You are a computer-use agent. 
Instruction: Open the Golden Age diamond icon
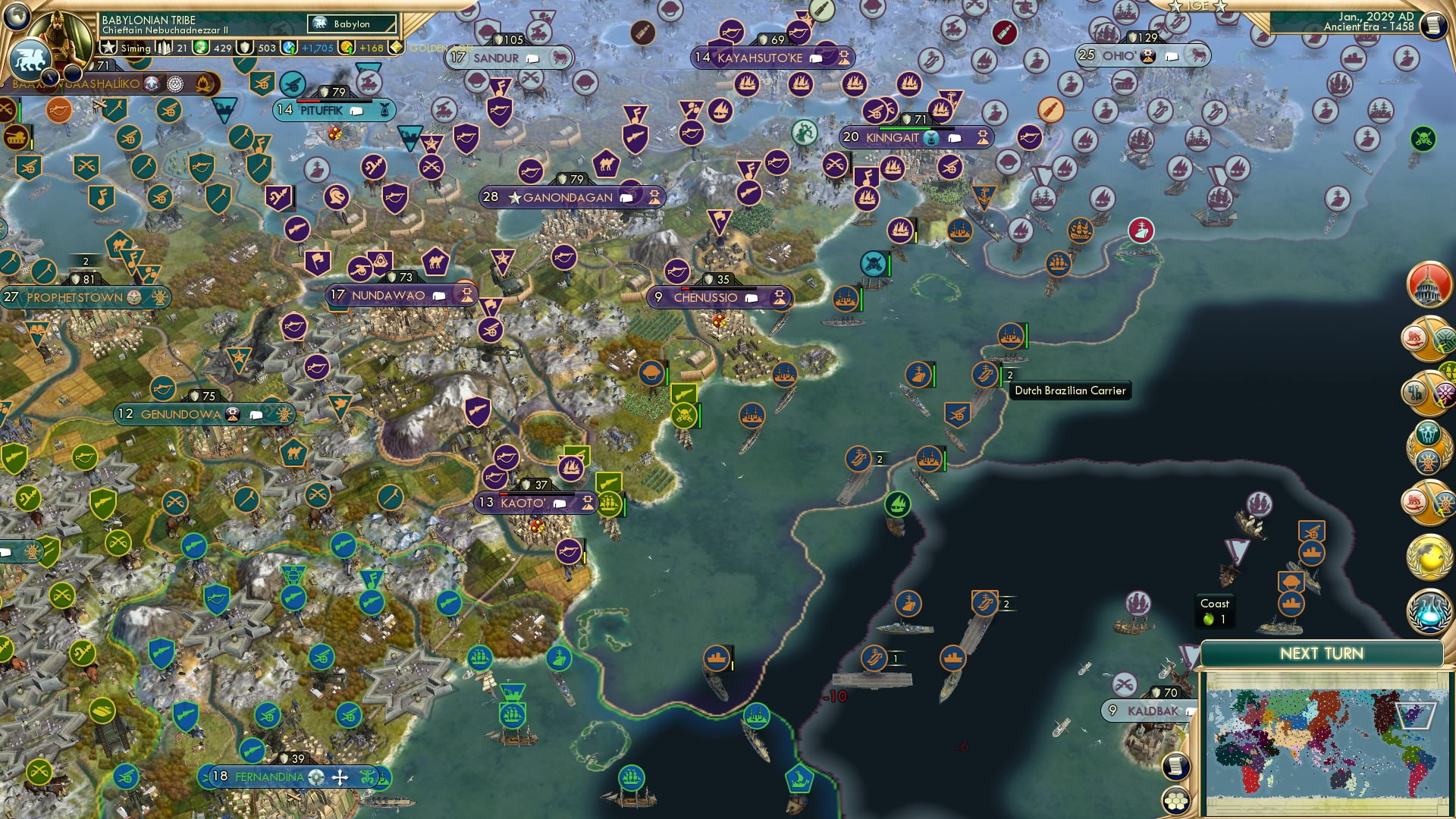pyautogui.click(x=397, y=47)
